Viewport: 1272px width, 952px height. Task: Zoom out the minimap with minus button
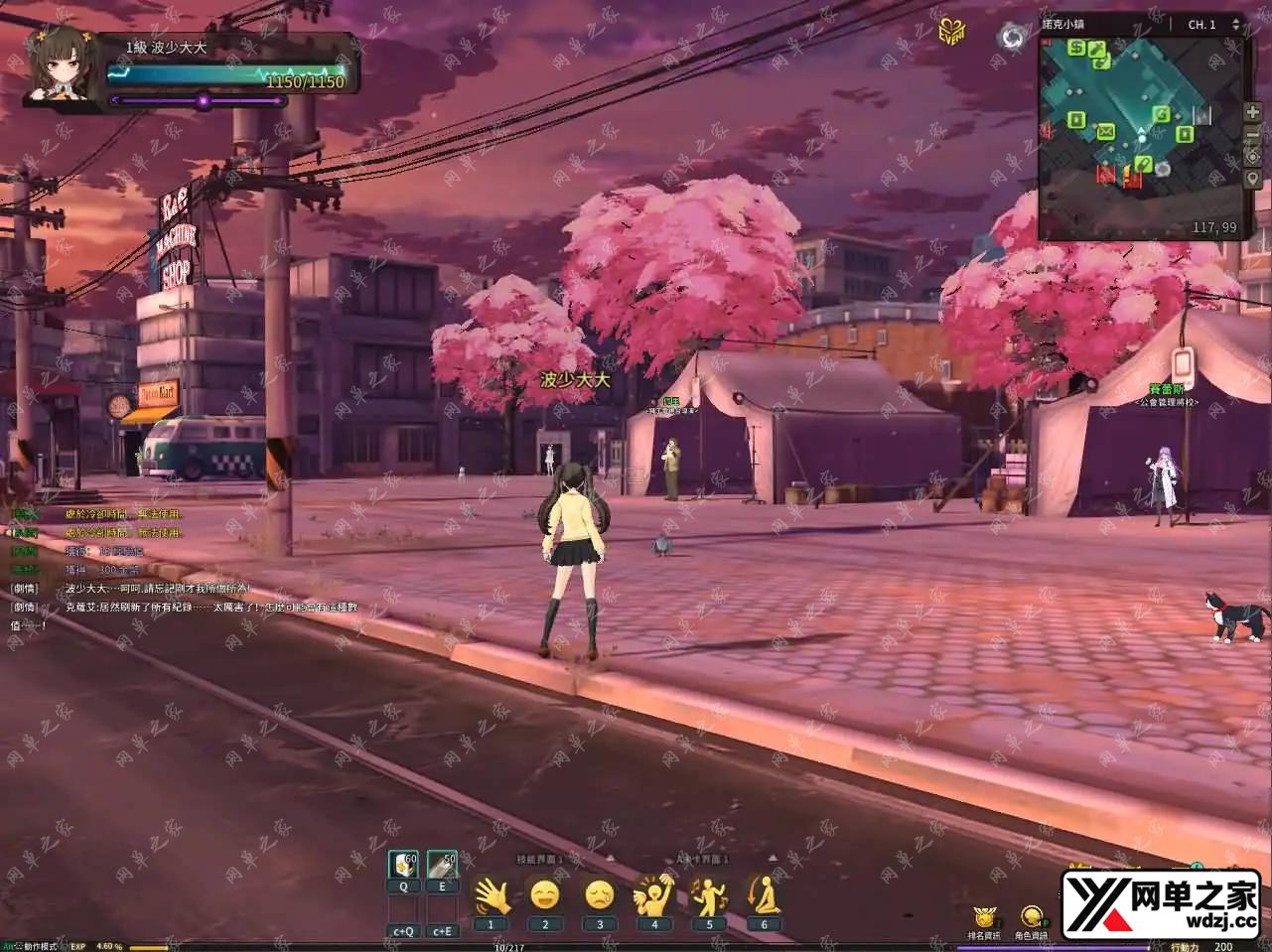pyautogui.click(x=1252, y=135)
